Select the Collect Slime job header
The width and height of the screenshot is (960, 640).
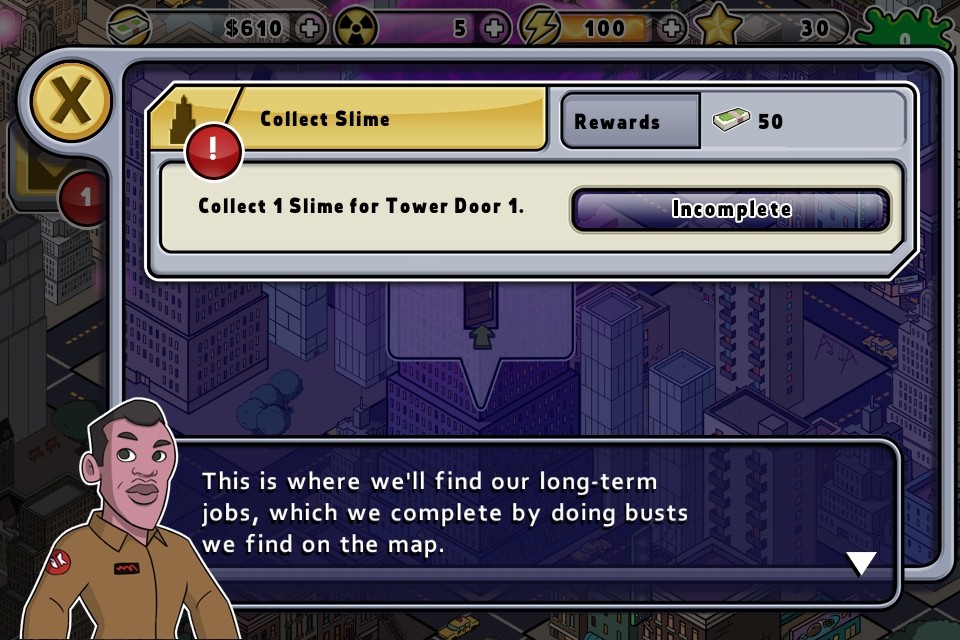[x=345, y=119]
